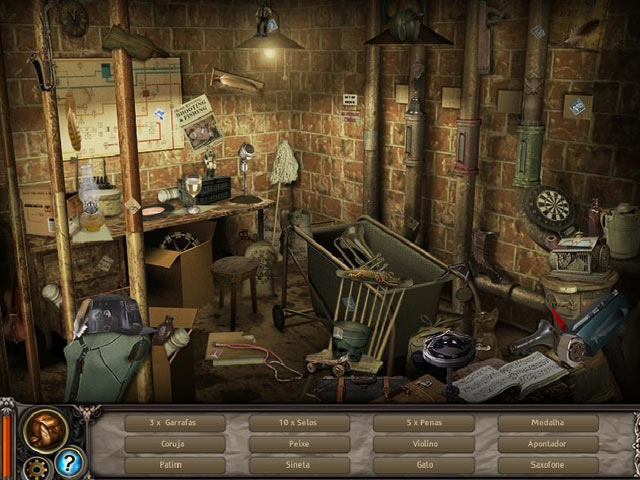Choose the Peixe item label
Screen dimensions: 640x480
pyautogui.click(x=299, y=444)
